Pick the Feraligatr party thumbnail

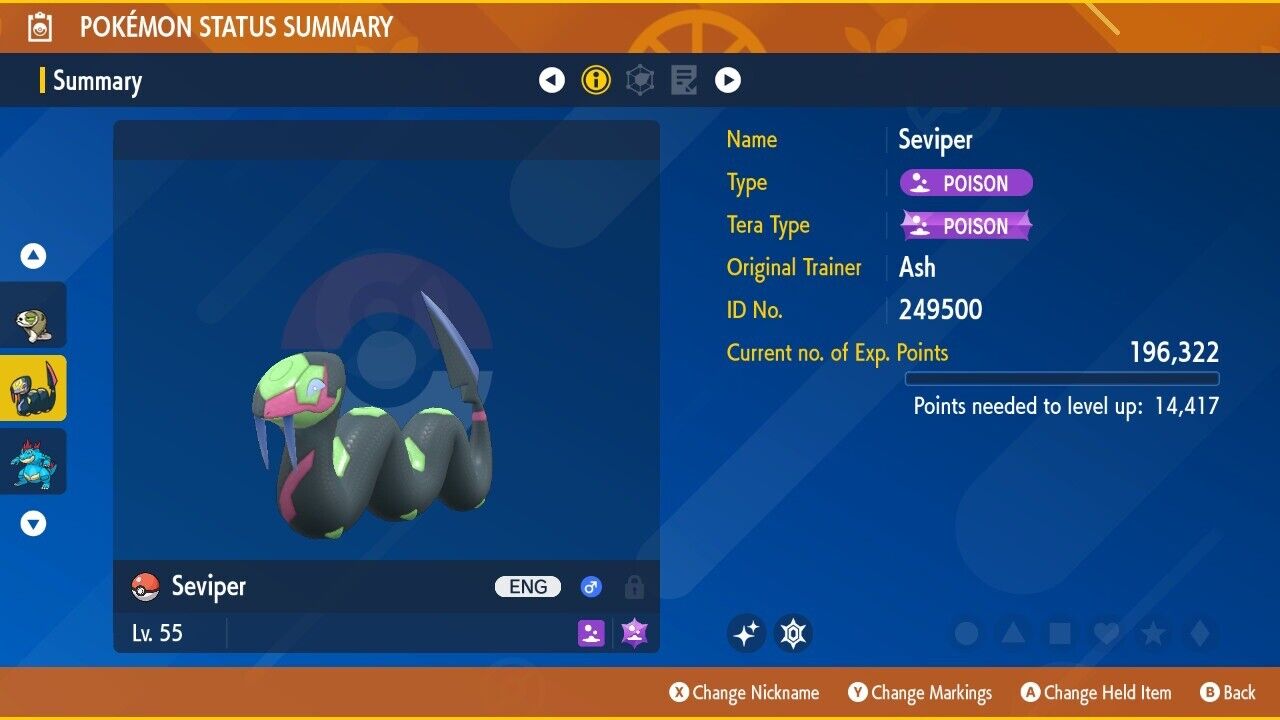pos(34,461)
